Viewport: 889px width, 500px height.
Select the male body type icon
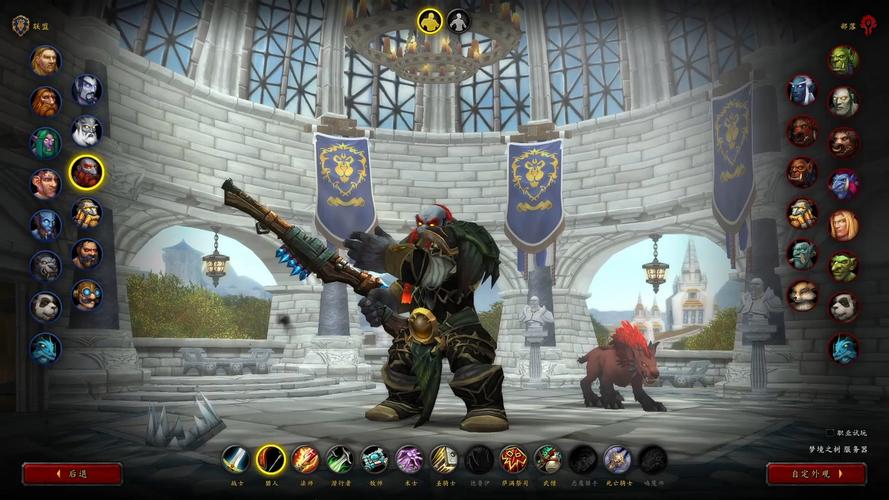[x=430, y=20]
